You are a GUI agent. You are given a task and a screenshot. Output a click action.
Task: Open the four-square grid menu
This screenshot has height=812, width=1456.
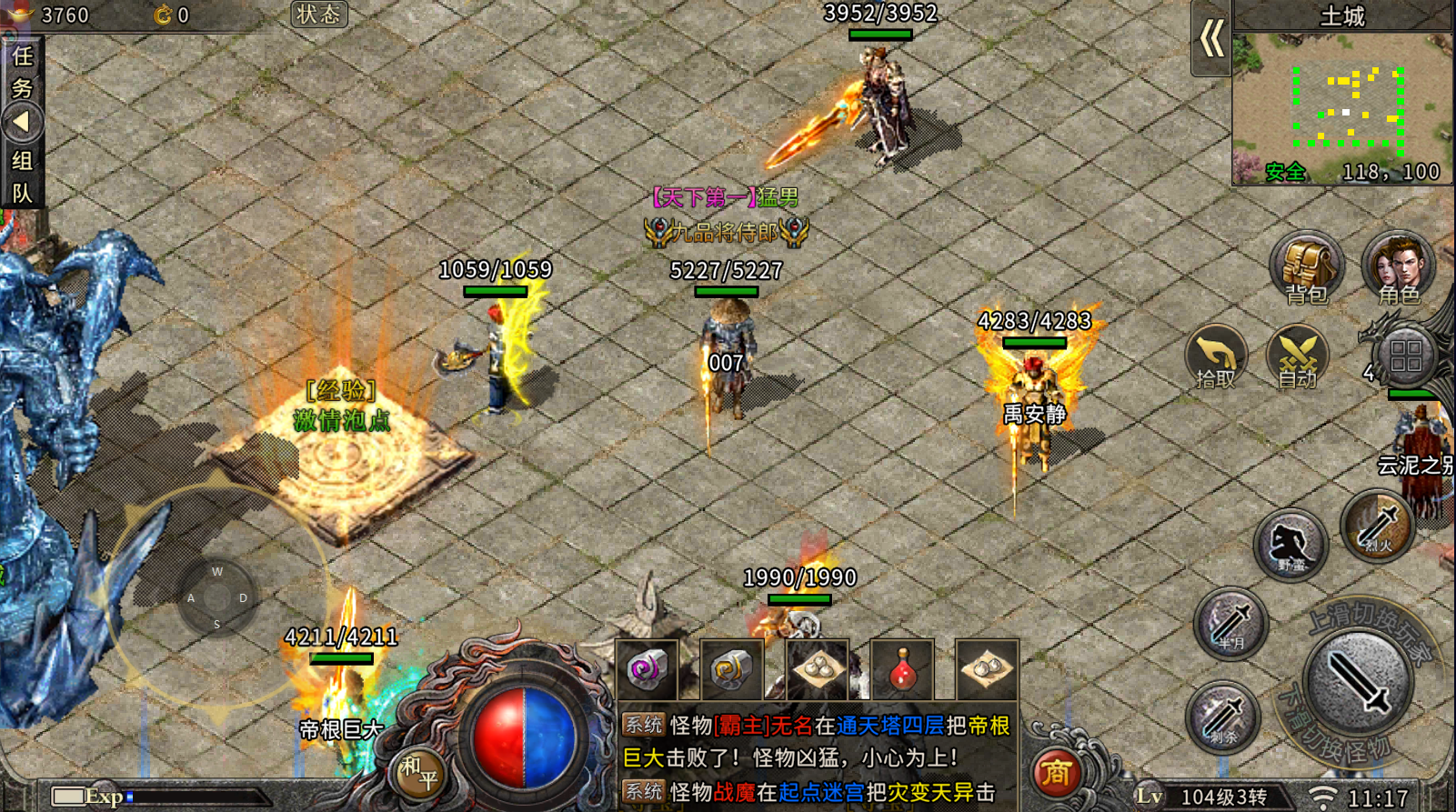click(1405, 356)
